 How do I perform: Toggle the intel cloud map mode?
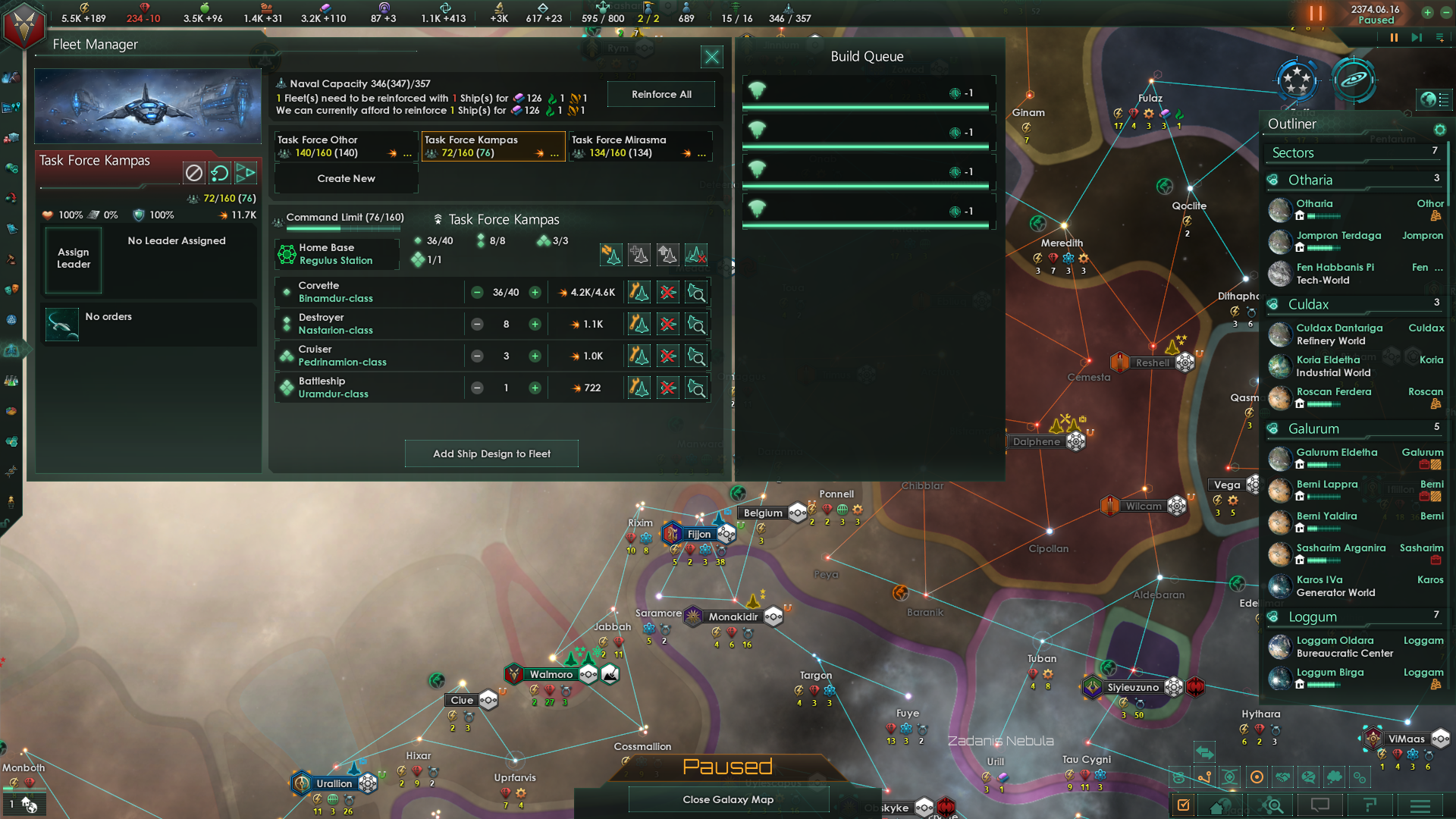pyautogui.click(x=1334, y=777)
